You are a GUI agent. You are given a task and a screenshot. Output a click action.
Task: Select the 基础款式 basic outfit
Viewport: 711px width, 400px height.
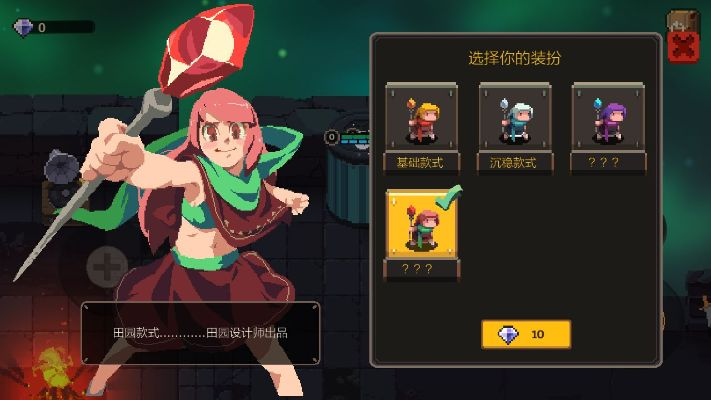(x=421, y=122)
